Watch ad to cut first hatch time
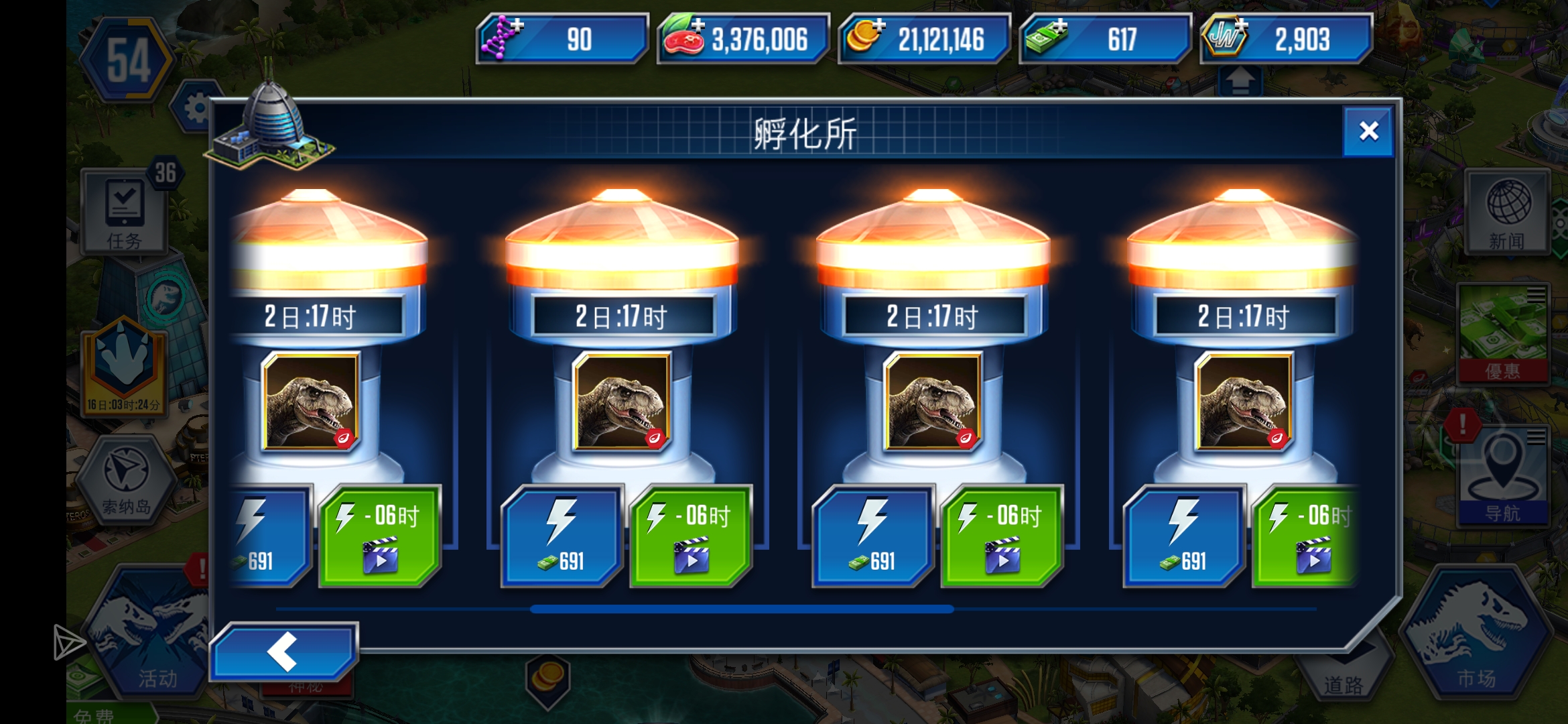The height and width of the screenshot is (724, 1568). point(381,536)
